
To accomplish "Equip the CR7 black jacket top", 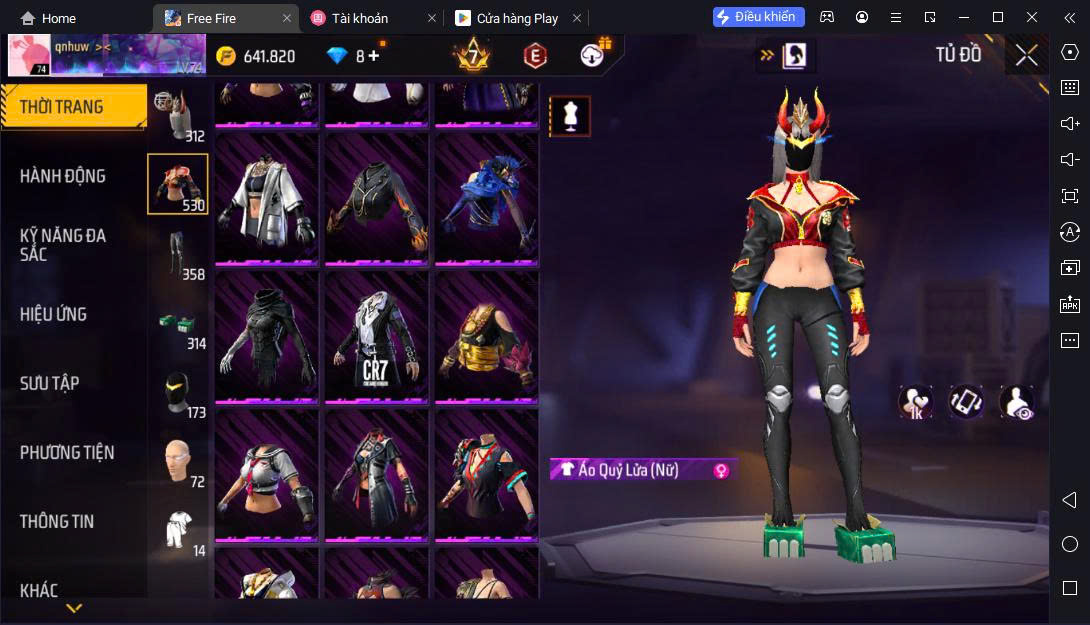I will (x=376, y=335).
